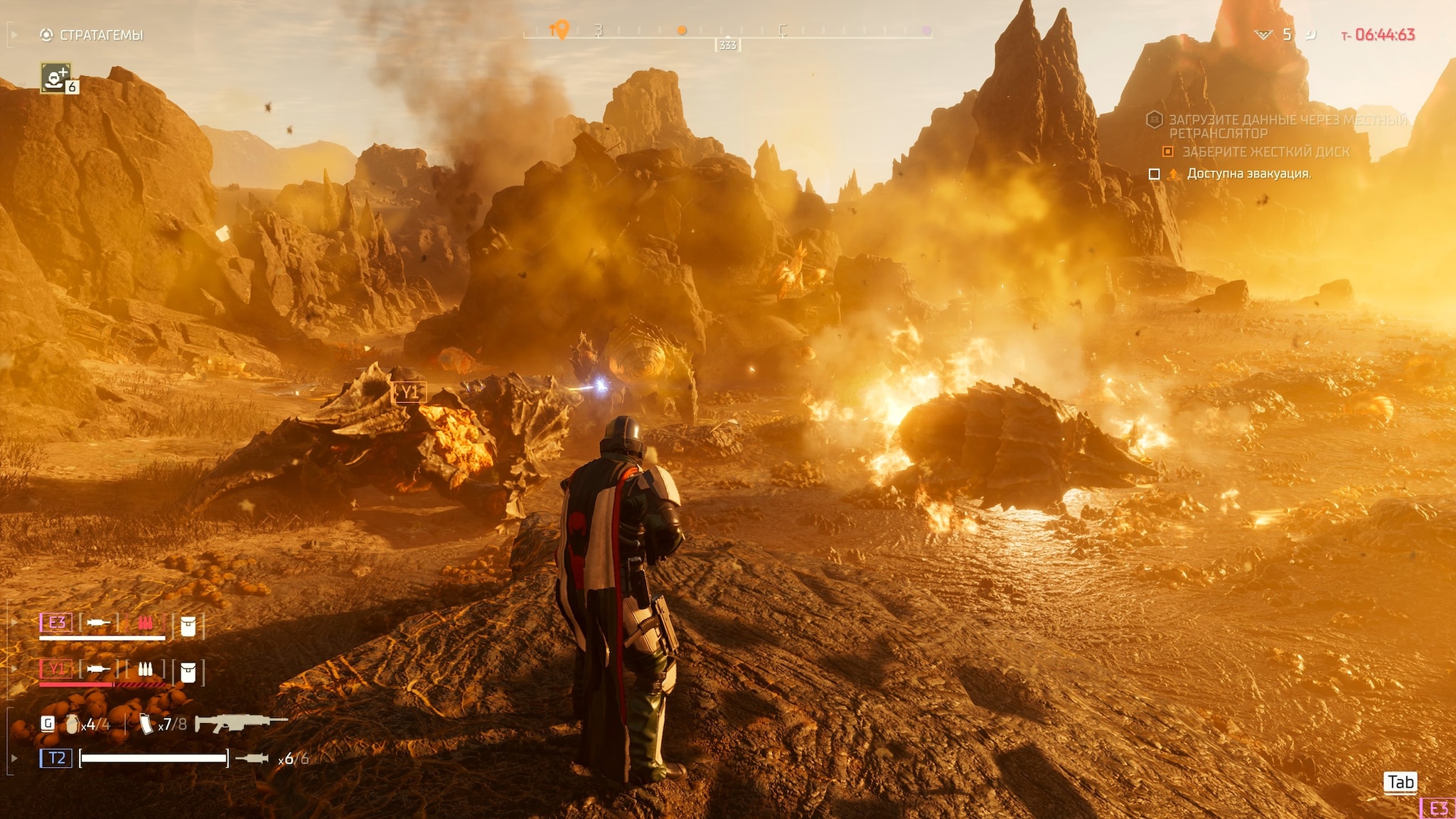The height and width of the screenshot is (819, 1456).
Task: Click the Y1 teammate marker above the battlefield
Action: 409,392
